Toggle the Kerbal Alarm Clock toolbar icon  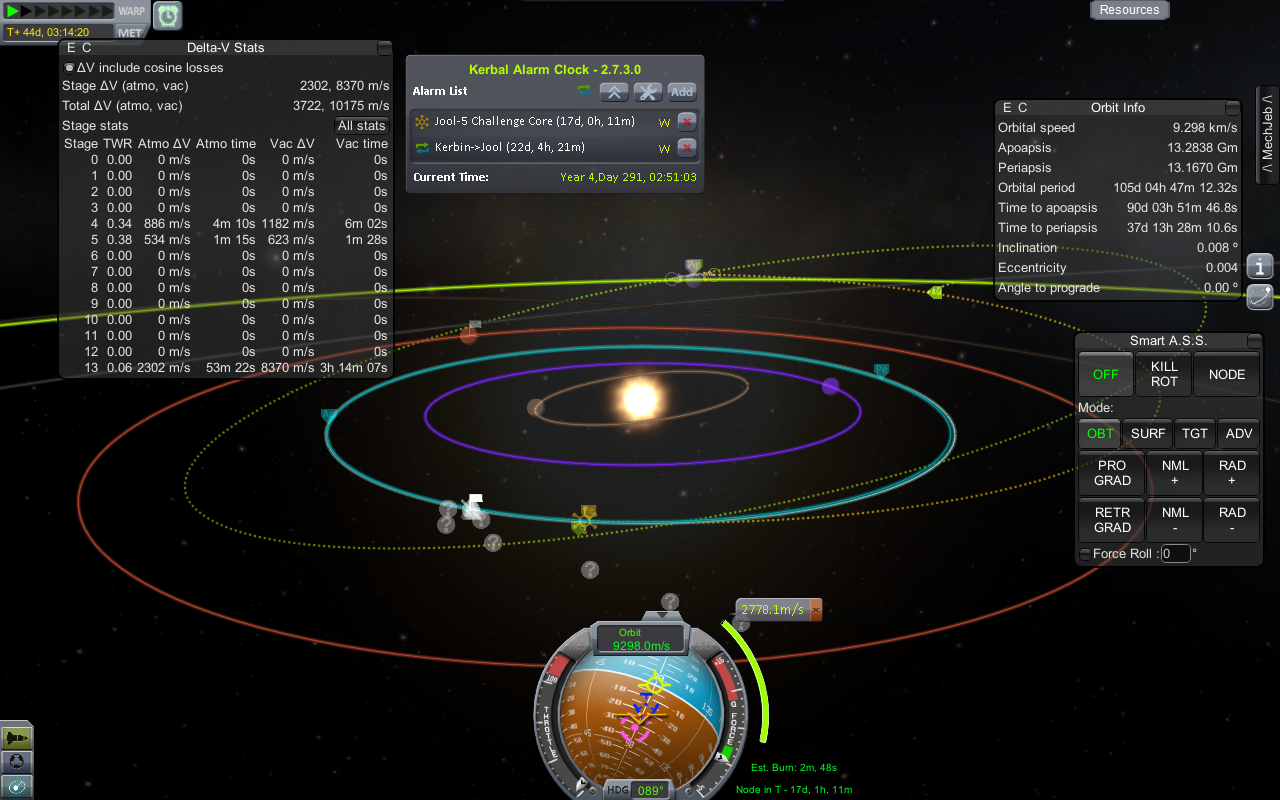(x=167, y=15)
